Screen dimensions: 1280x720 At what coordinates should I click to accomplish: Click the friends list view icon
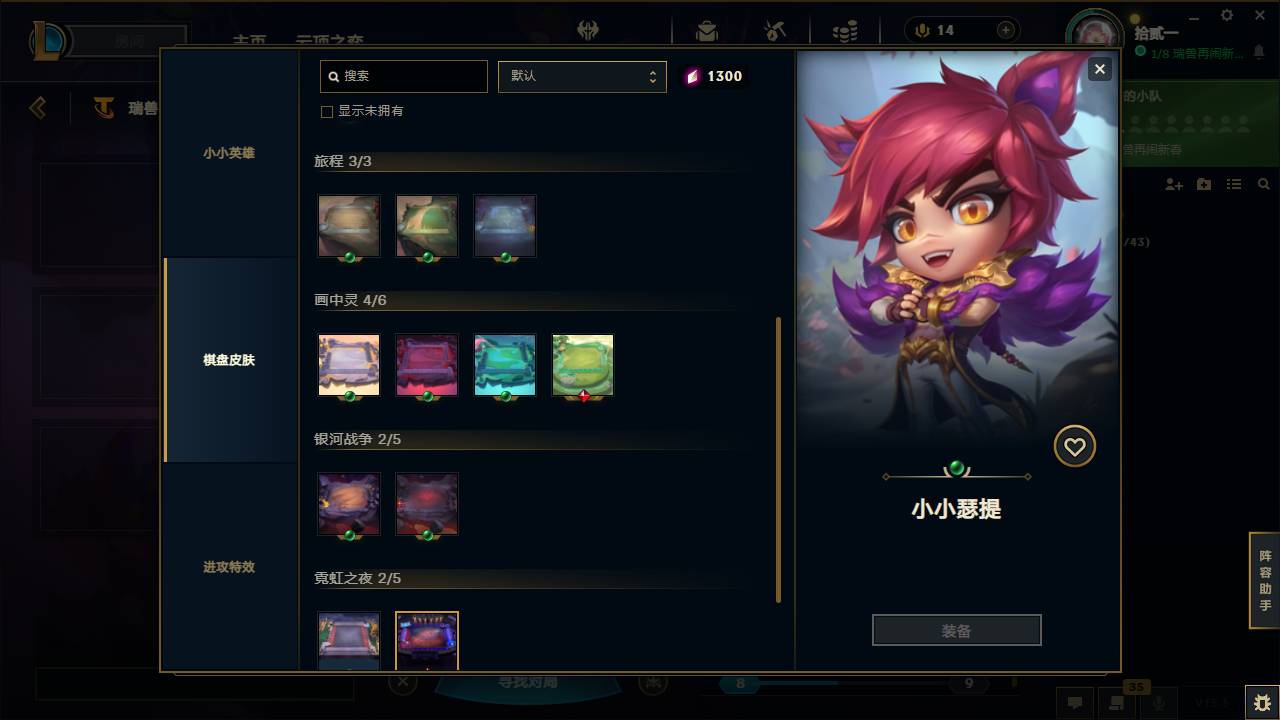[x=1234, y=184]
